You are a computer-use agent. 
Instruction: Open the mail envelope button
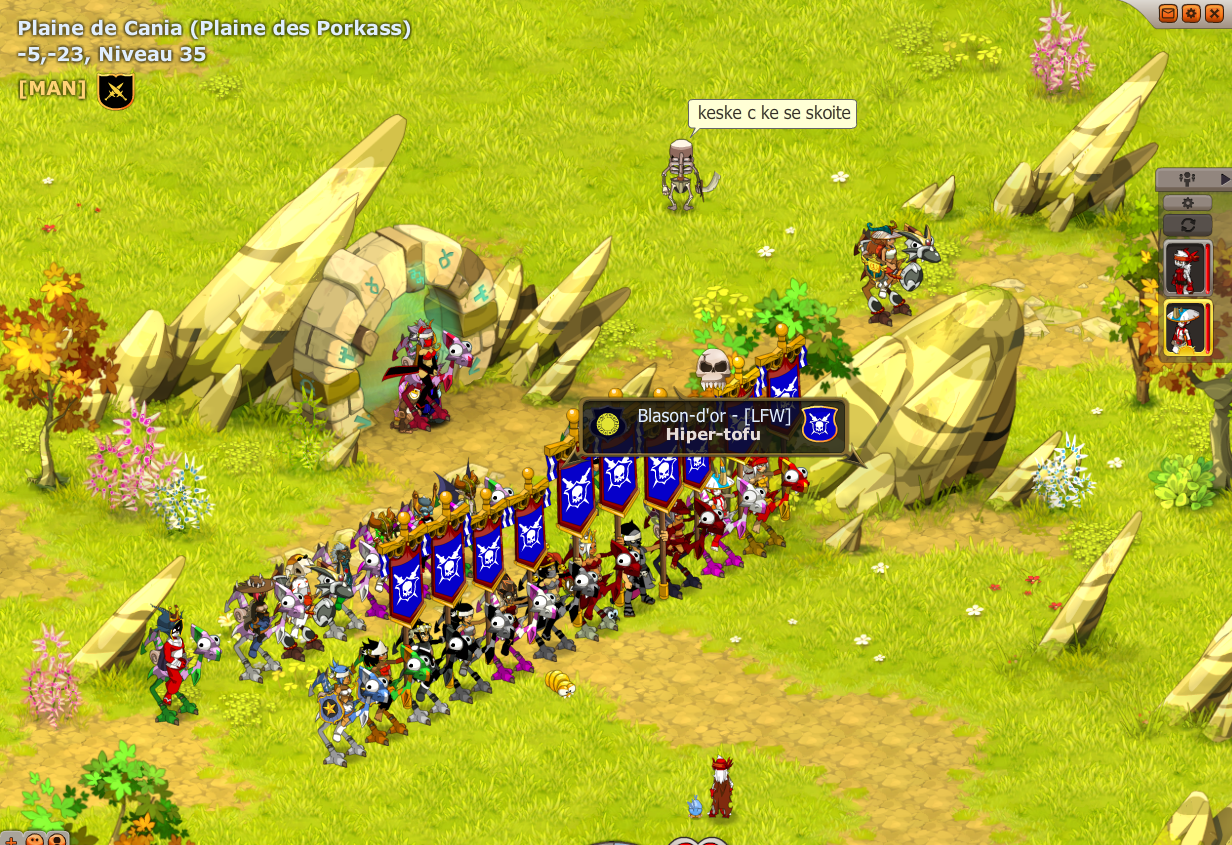[1168, 13]
